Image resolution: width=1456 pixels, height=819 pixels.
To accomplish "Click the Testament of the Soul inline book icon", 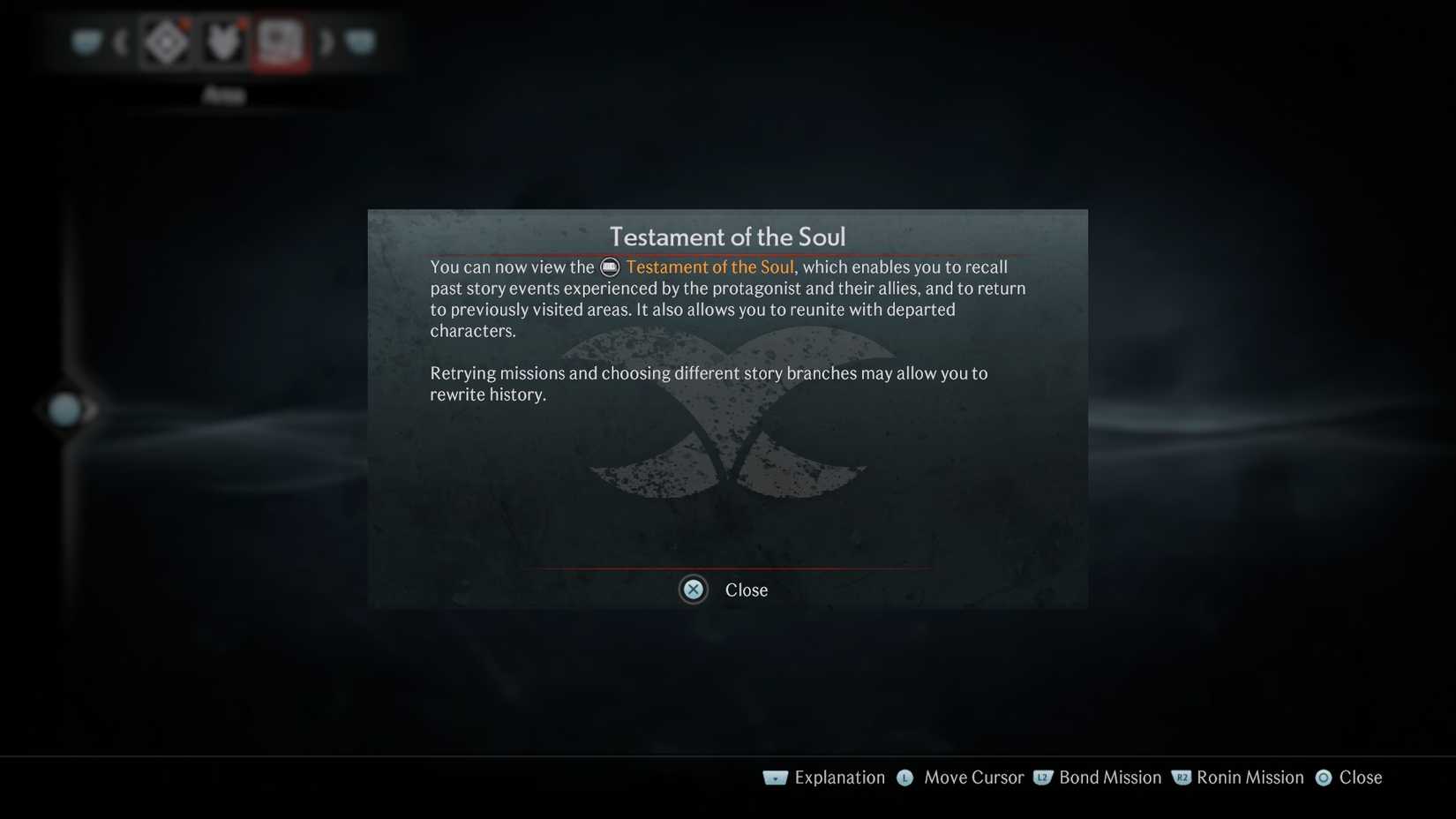I will pos(609,267).
